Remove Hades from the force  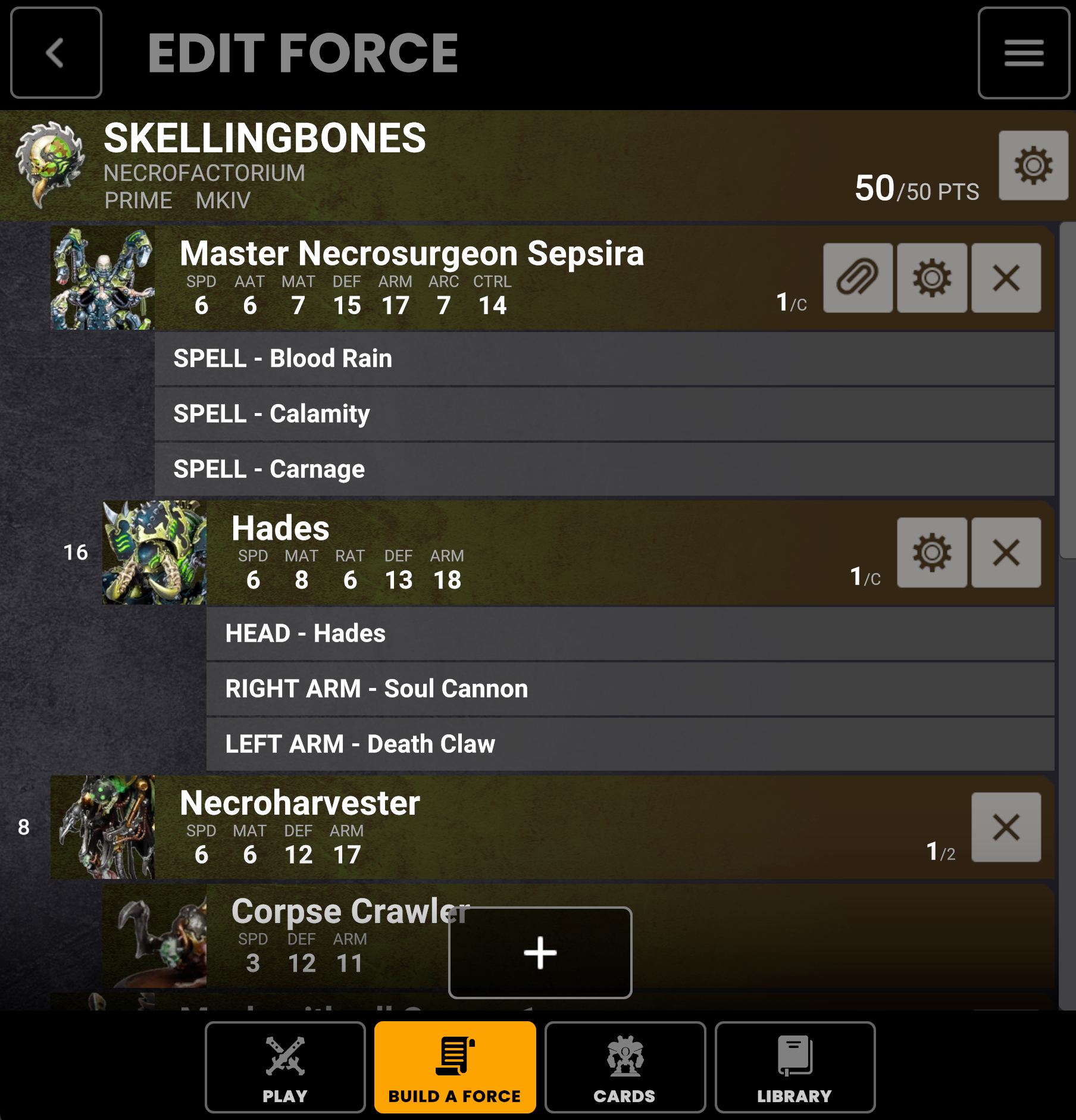pyautogui.click(x=1005, y=552)
